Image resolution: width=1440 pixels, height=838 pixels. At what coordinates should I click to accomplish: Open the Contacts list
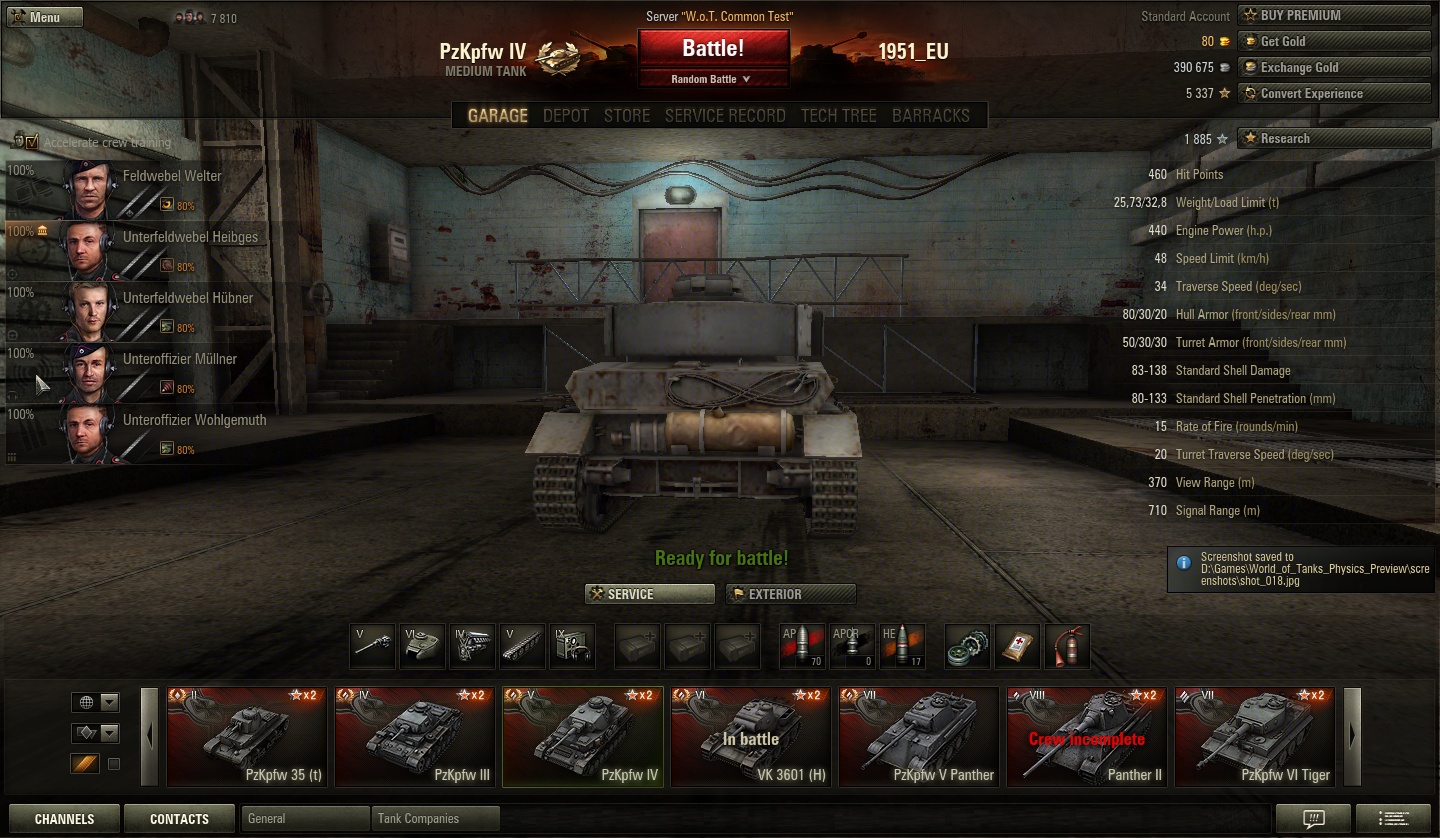click(x=179, y=819)
